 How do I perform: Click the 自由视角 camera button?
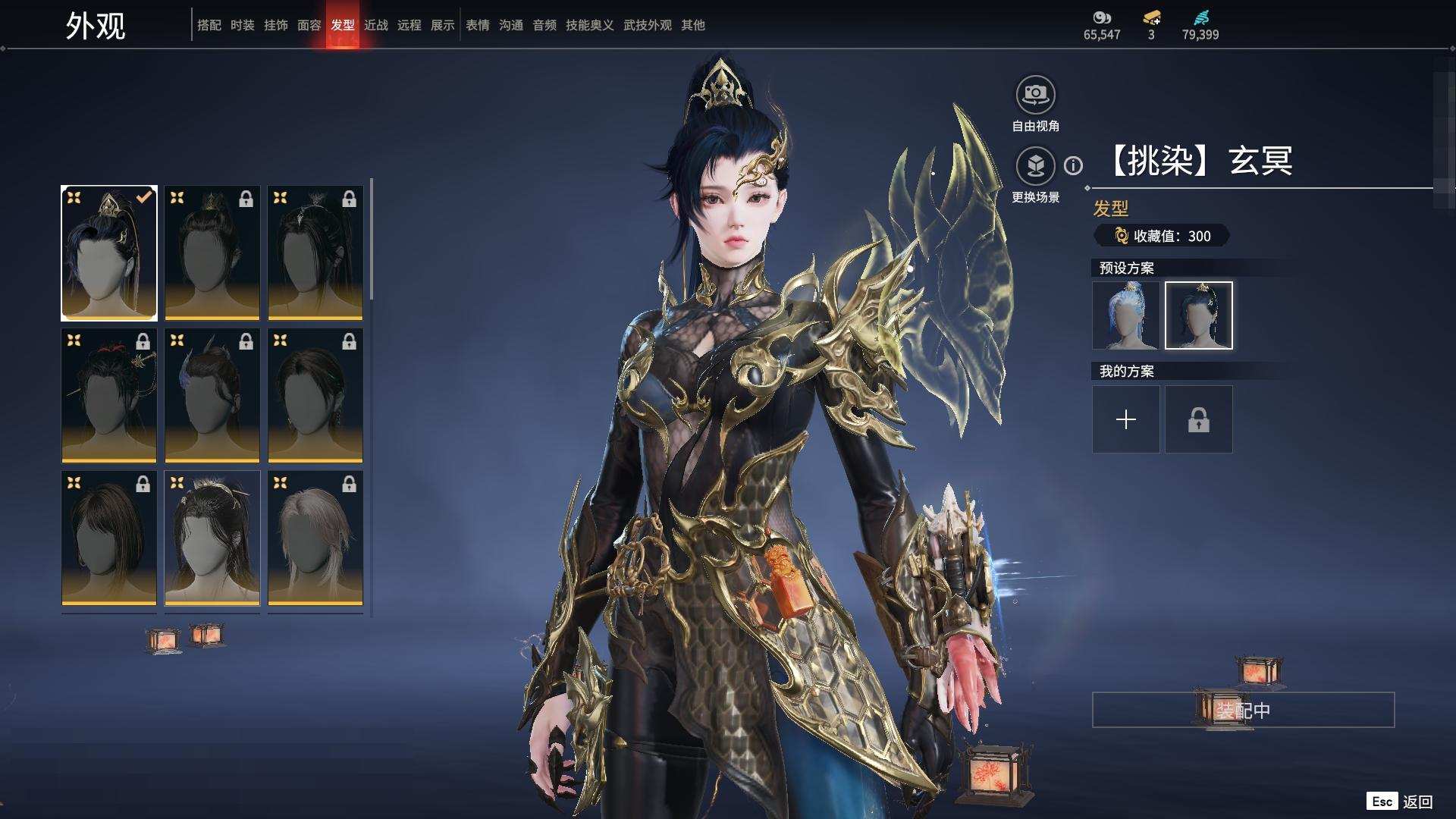[x=1035, y=96]
